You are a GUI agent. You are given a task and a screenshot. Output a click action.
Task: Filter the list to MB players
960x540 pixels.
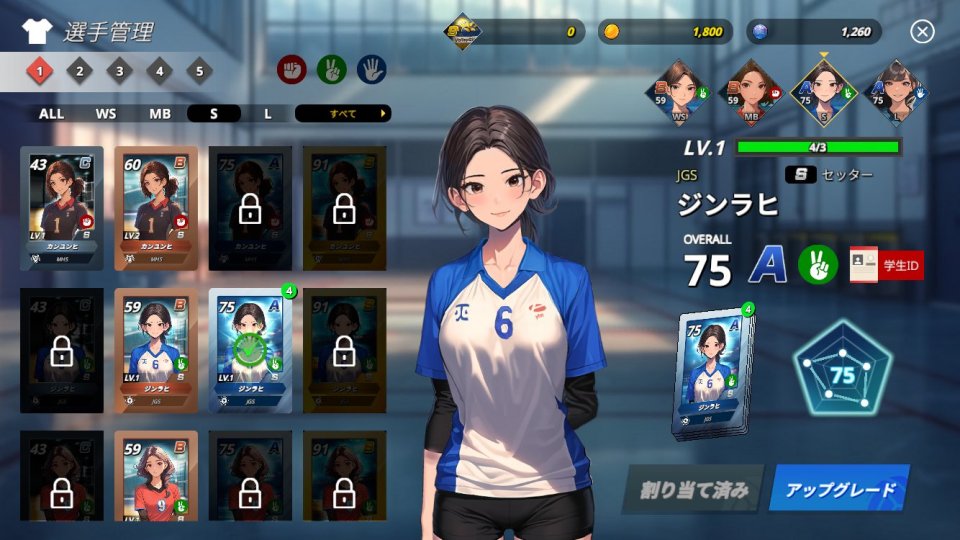point(160,114)
